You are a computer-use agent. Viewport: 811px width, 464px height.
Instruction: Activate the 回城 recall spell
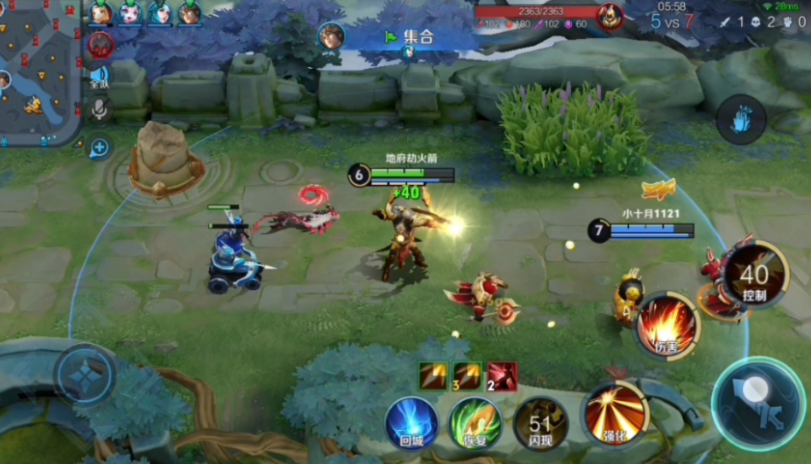(412, 422)
